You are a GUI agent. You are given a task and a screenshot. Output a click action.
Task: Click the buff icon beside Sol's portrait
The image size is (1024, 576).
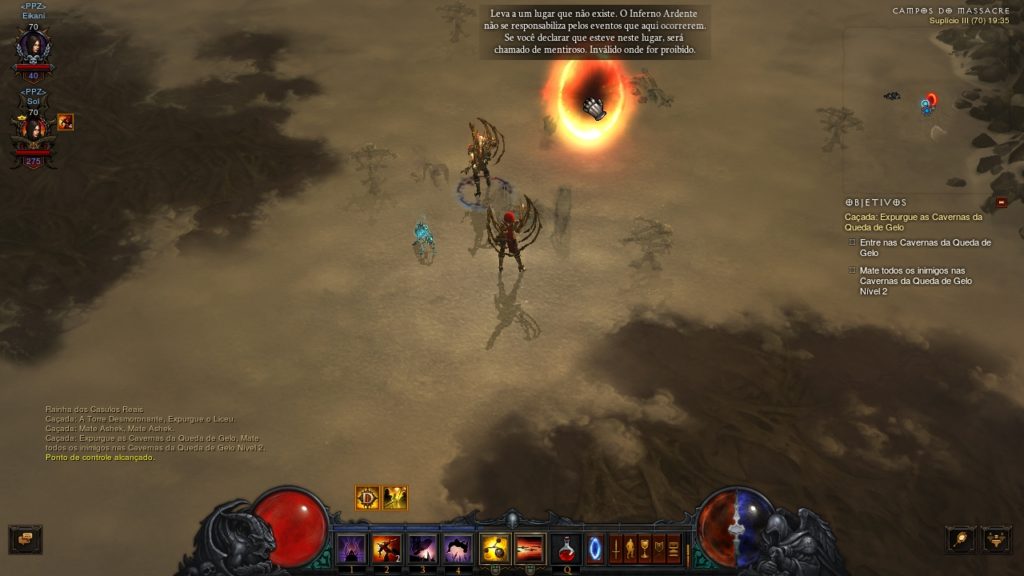pos(65,122)
